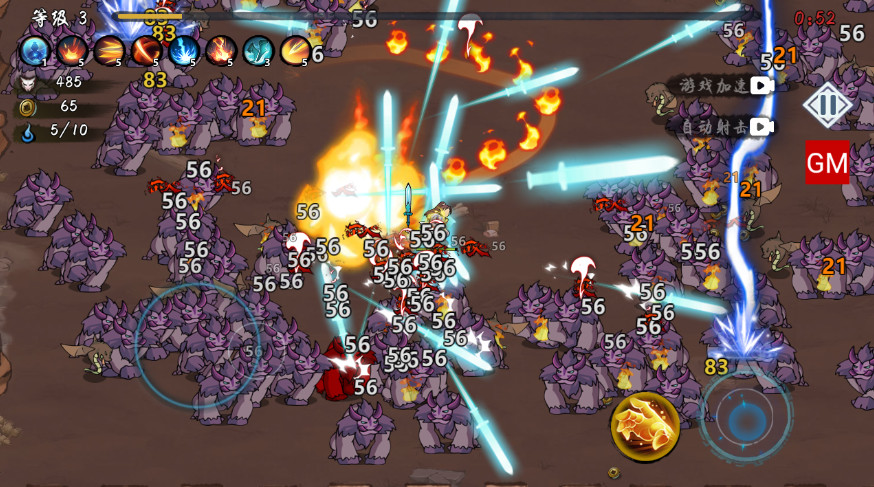The image size is (874, 487).
Task: Pick the blue lightning strike skill icon
Action: 183,50
